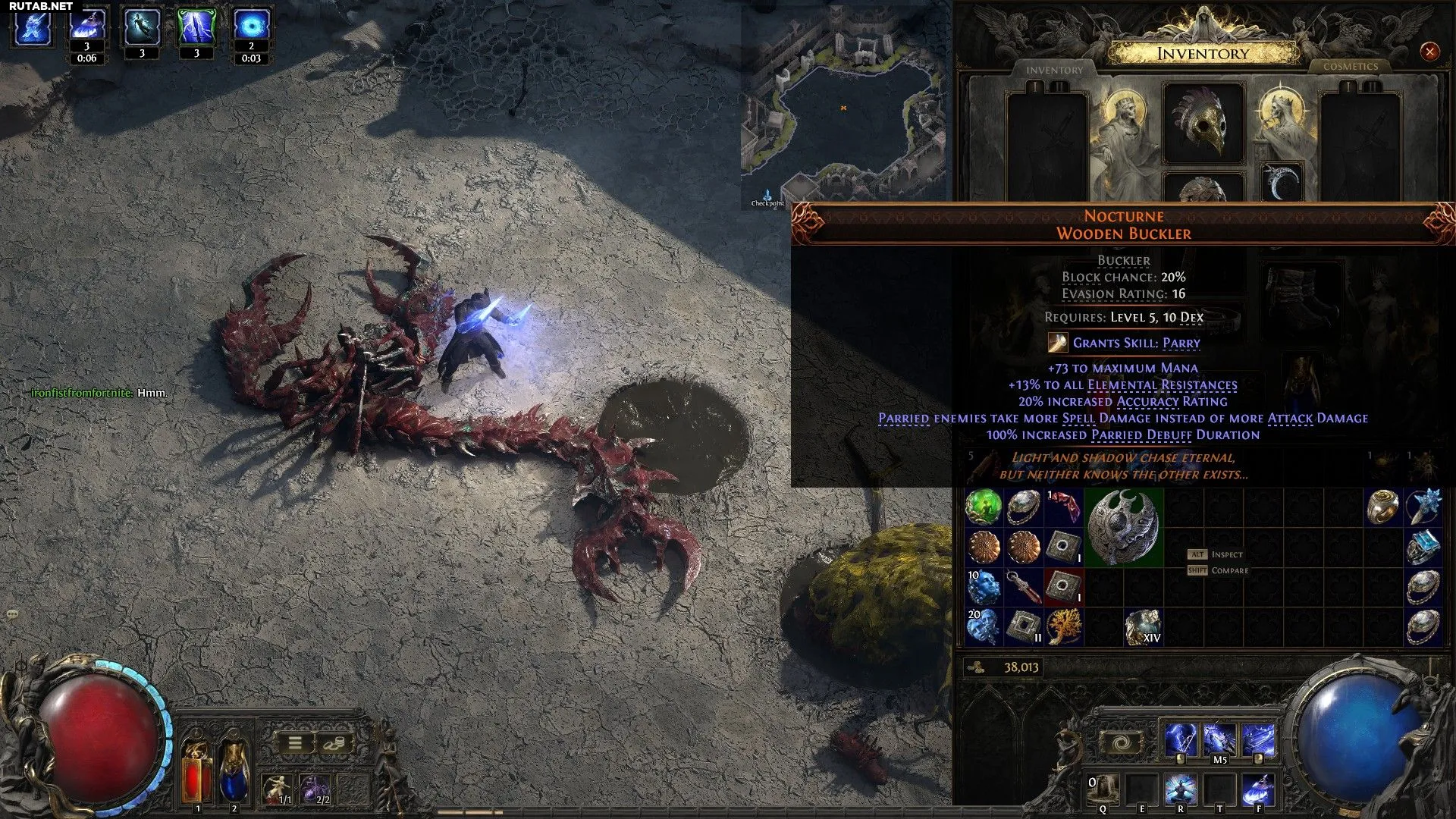Click the blue orb buff icon with timer 0:03
This screenshot has width=1456, height=819.
[251, 27]
